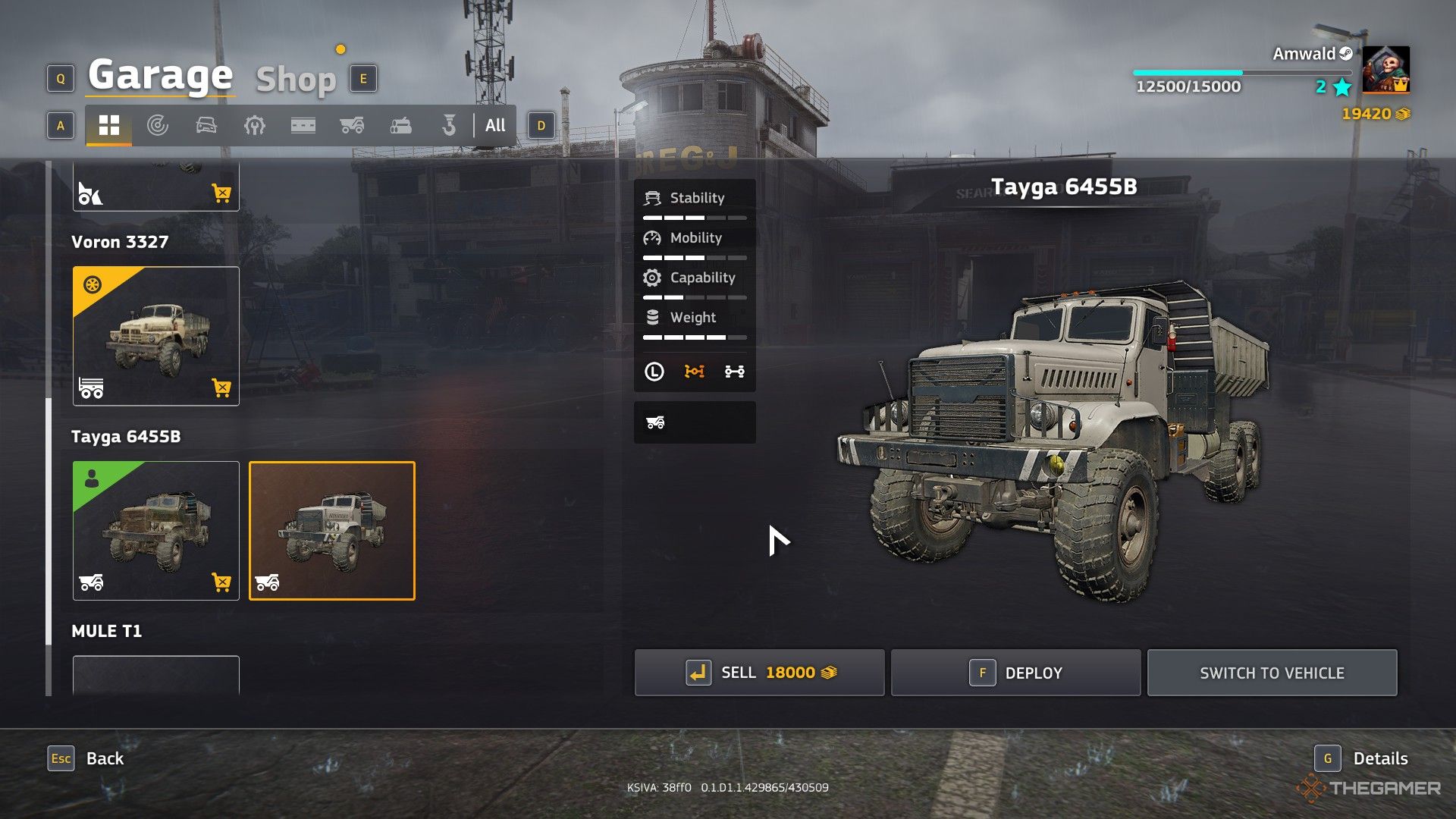Filter by the dump truck category
1456x819 pixels.
click(352, 125)
